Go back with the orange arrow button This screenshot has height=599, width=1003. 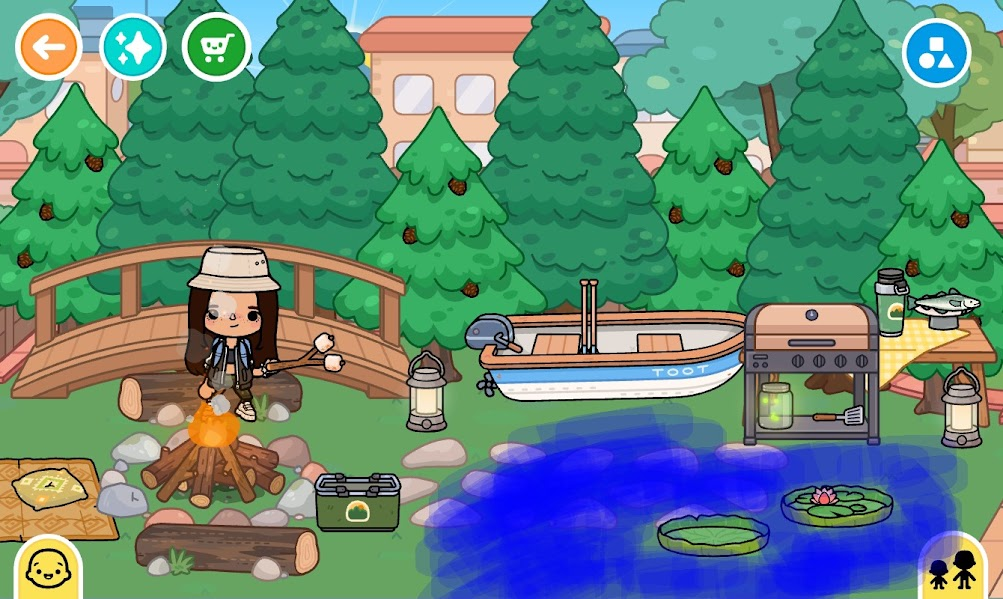48,47
